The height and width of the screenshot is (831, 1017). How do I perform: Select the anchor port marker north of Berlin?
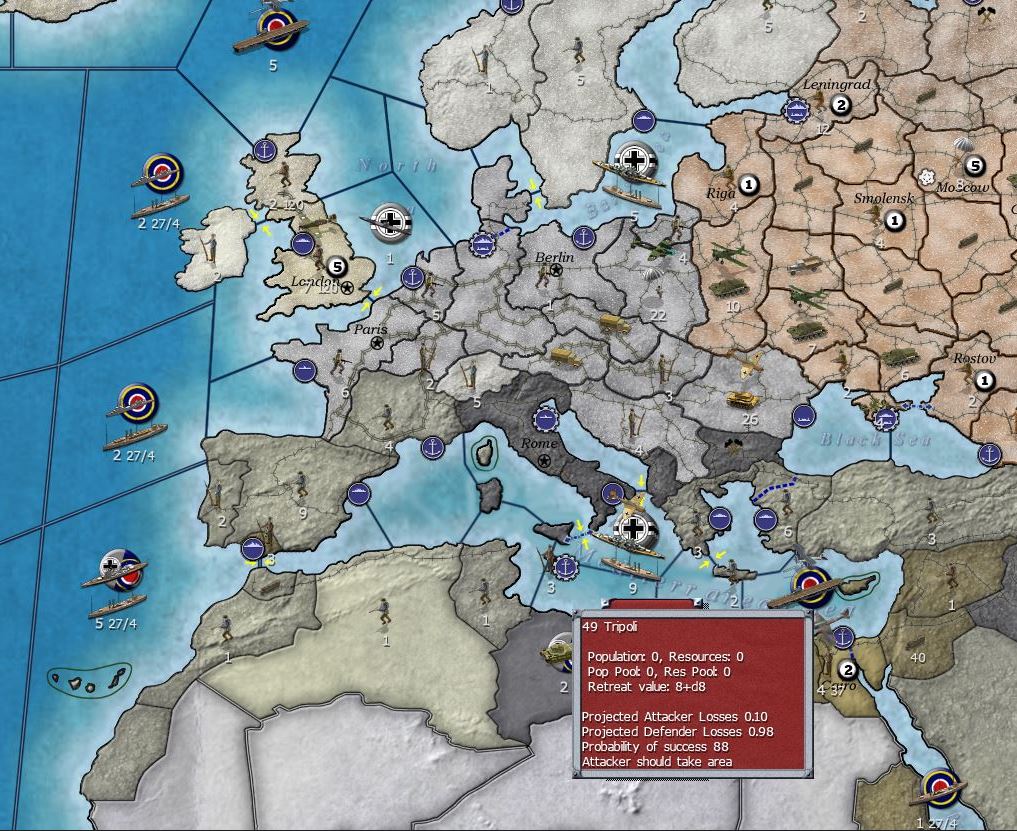coord(583,238)
